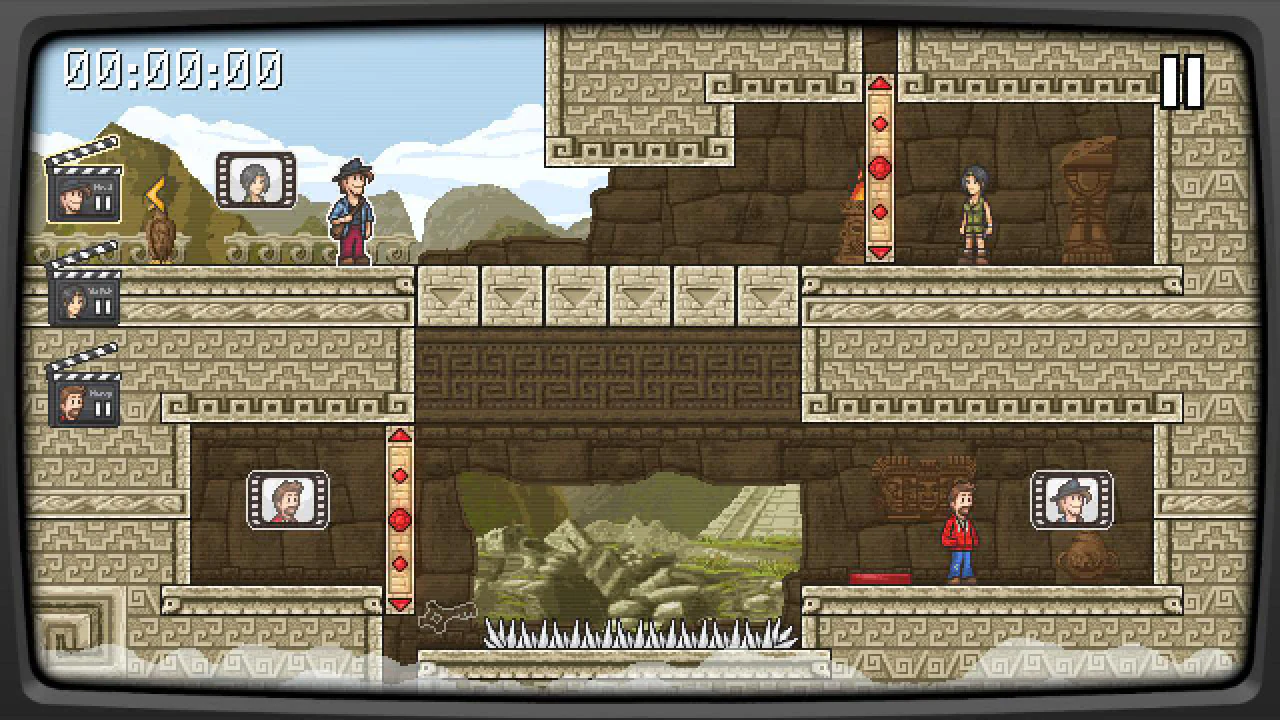Click the downward arrow below the lower gem track

(399, 604)
